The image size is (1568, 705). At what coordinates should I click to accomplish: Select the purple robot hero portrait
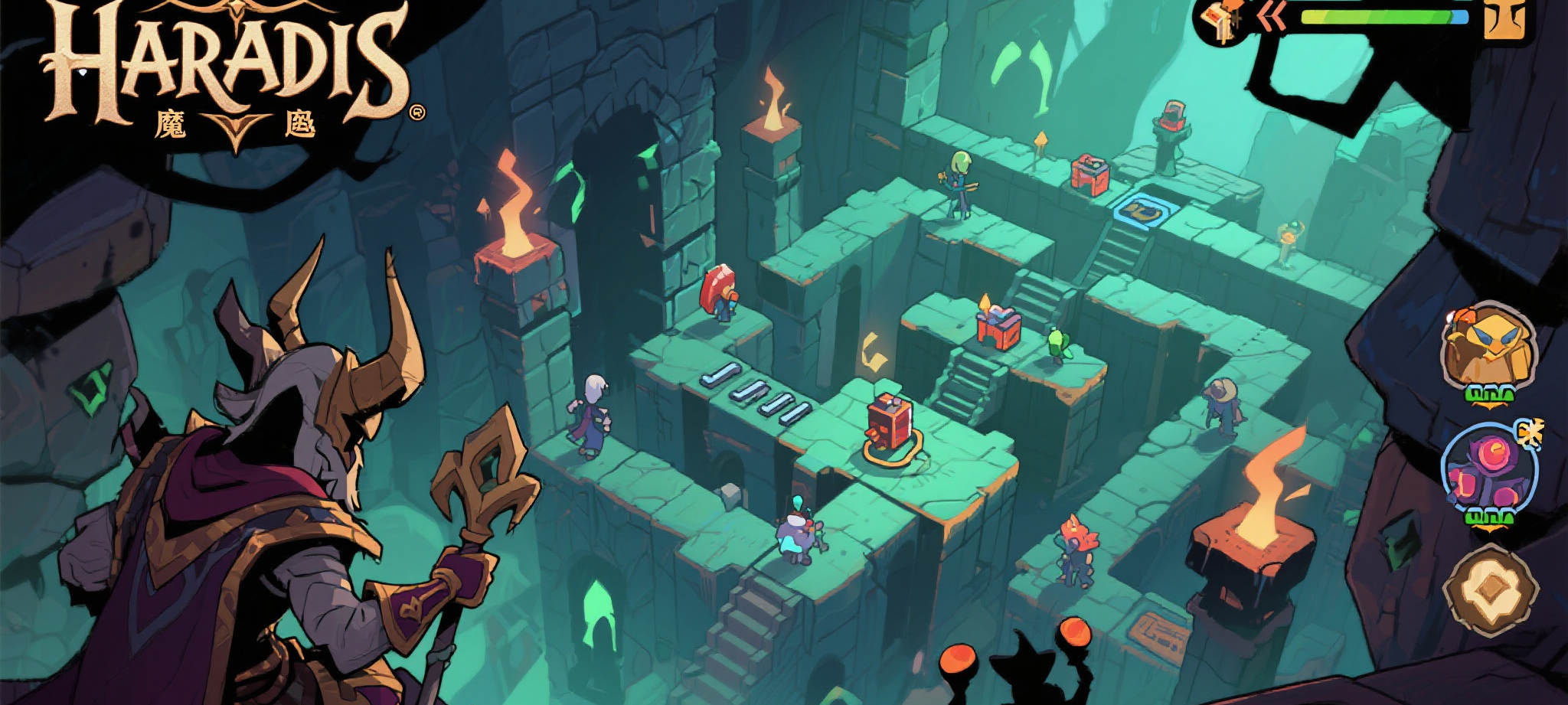pos(1487,470)
